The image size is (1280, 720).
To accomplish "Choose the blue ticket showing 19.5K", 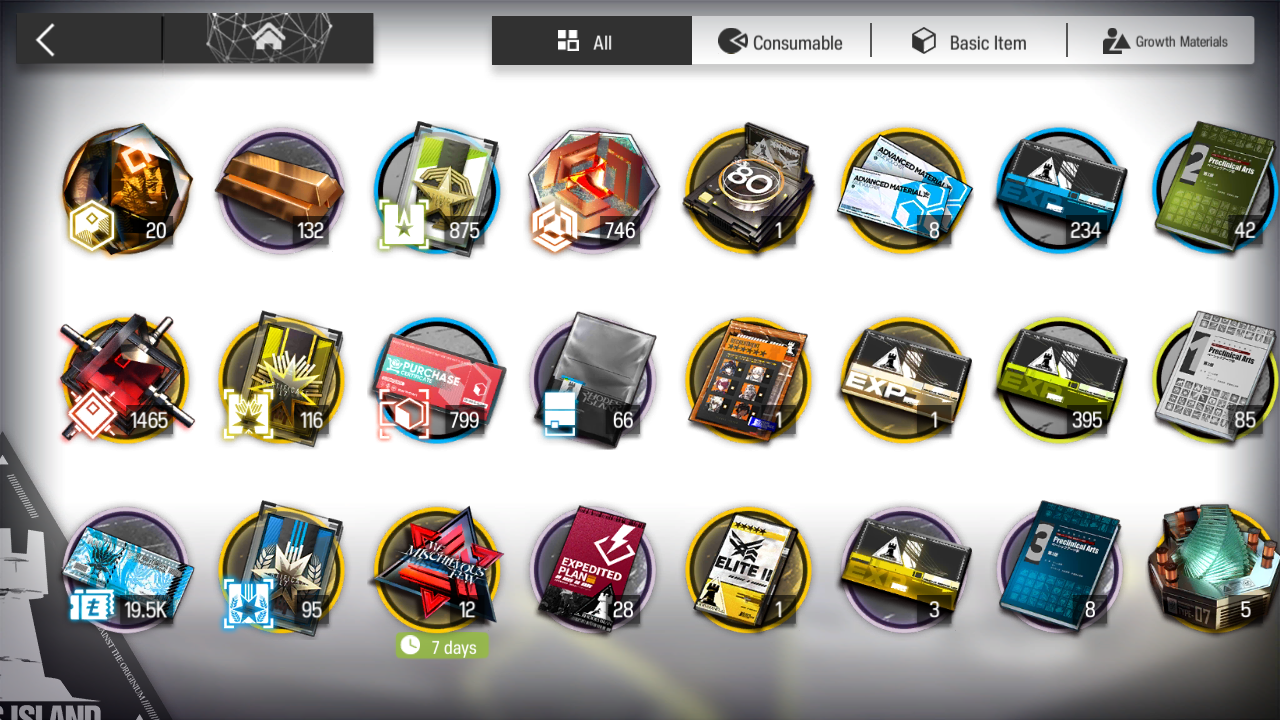I will click(125, 570).
